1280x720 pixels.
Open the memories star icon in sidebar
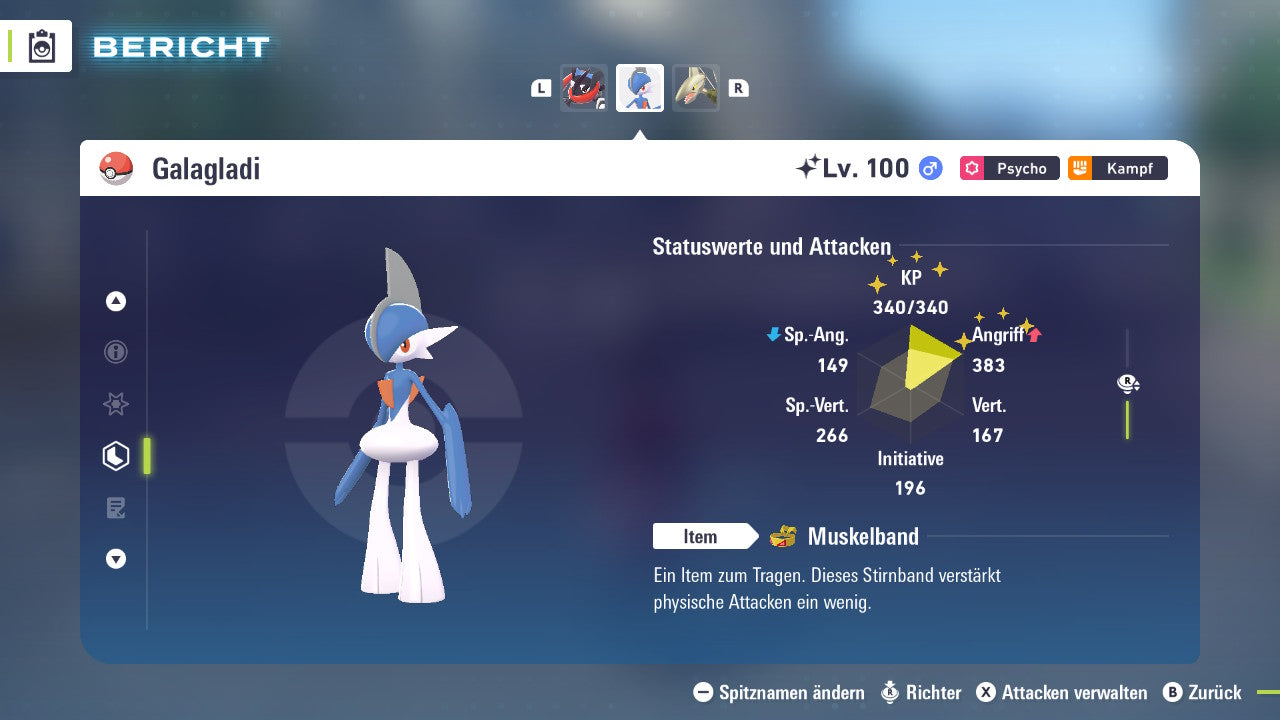pos(116,404)
